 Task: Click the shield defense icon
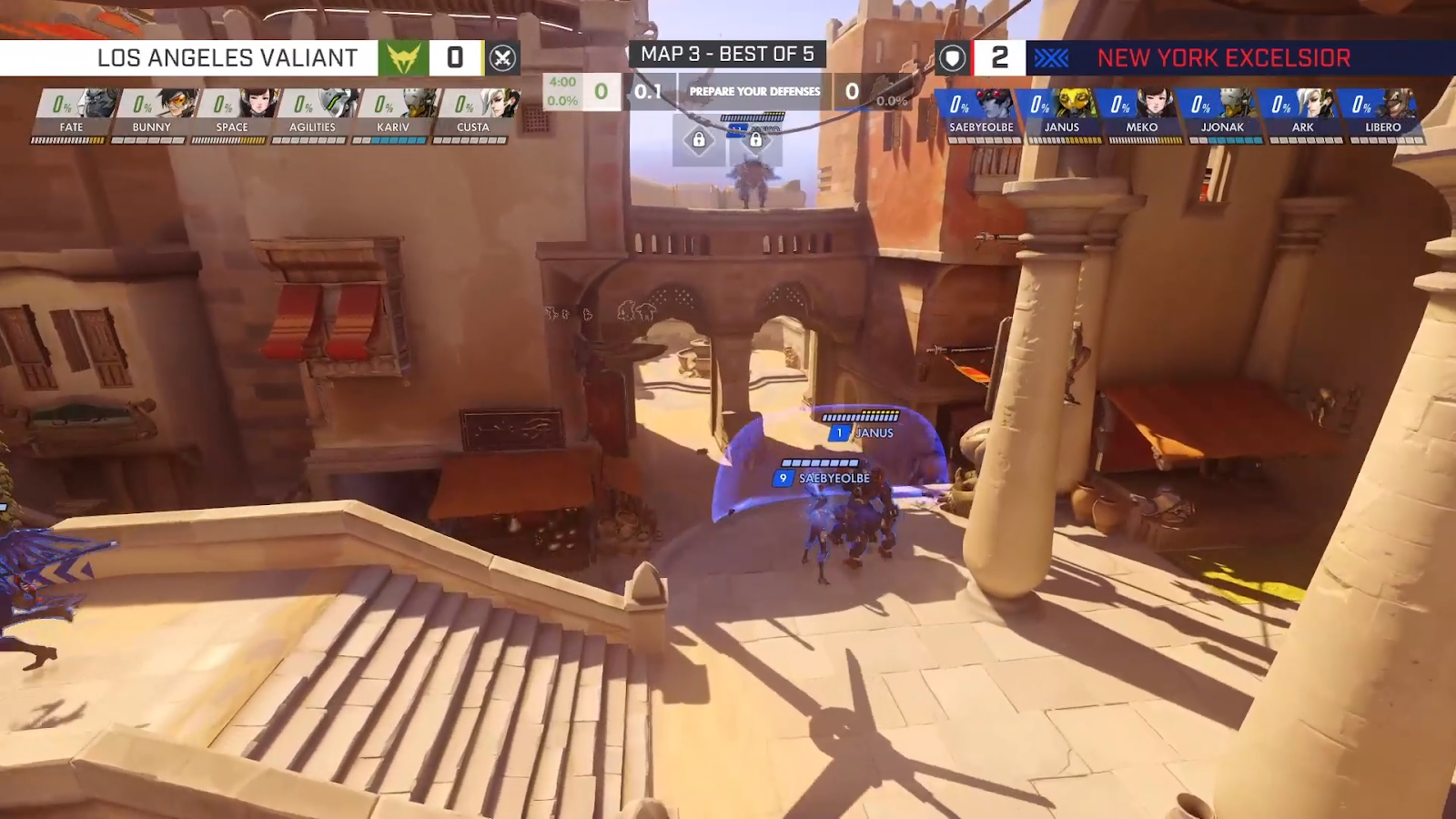(x=952, y=58)
